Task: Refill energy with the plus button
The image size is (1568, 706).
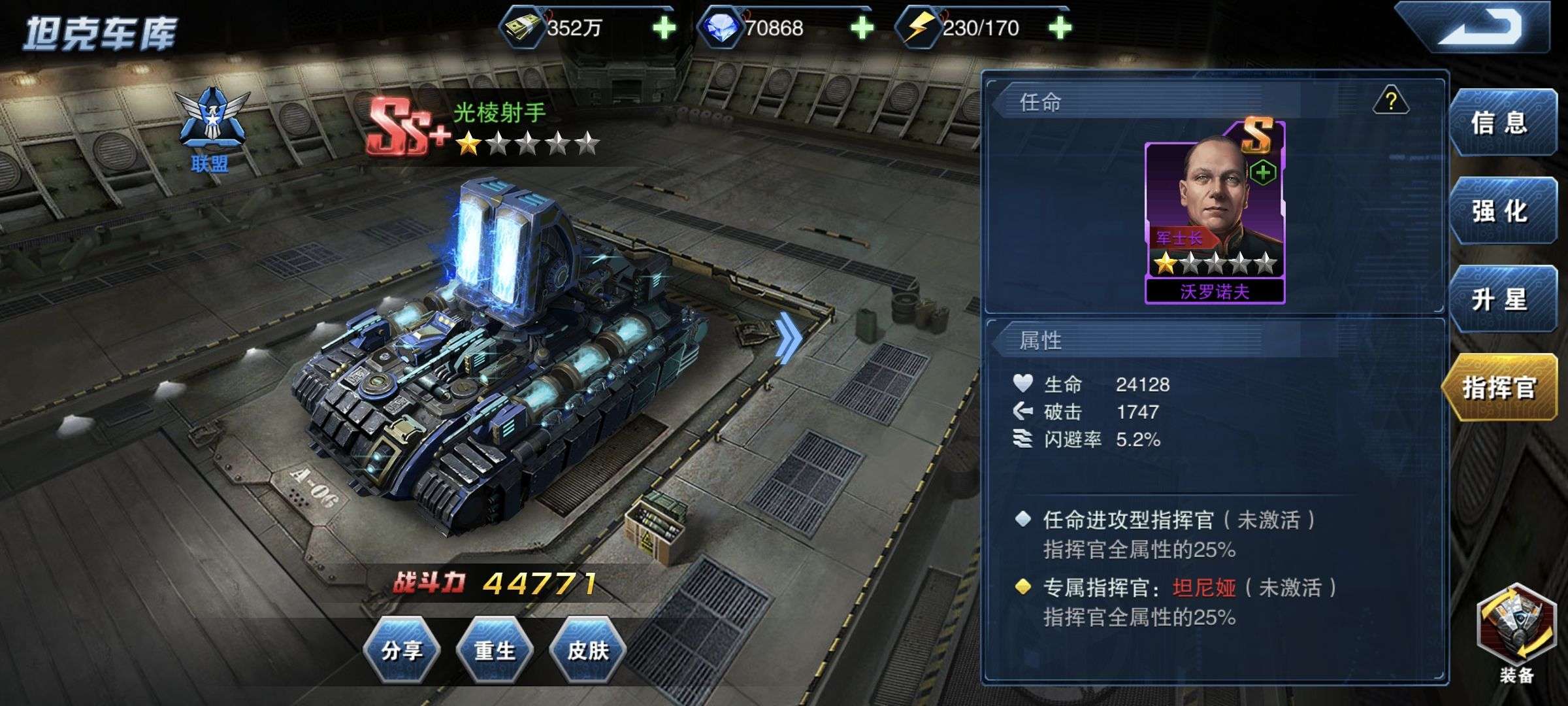Action: tap(1059, 27)
